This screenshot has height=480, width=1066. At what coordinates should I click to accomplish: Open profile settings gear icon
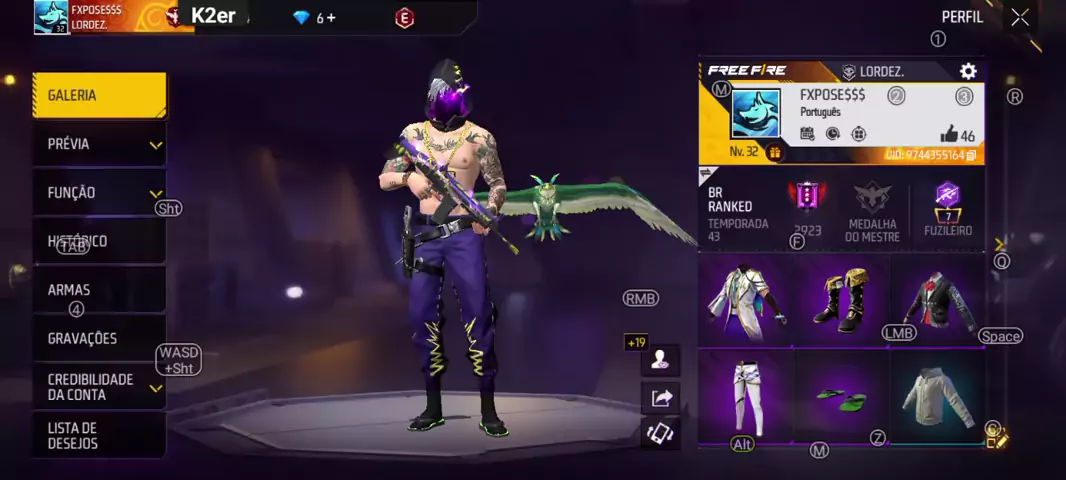coord(967,71)
